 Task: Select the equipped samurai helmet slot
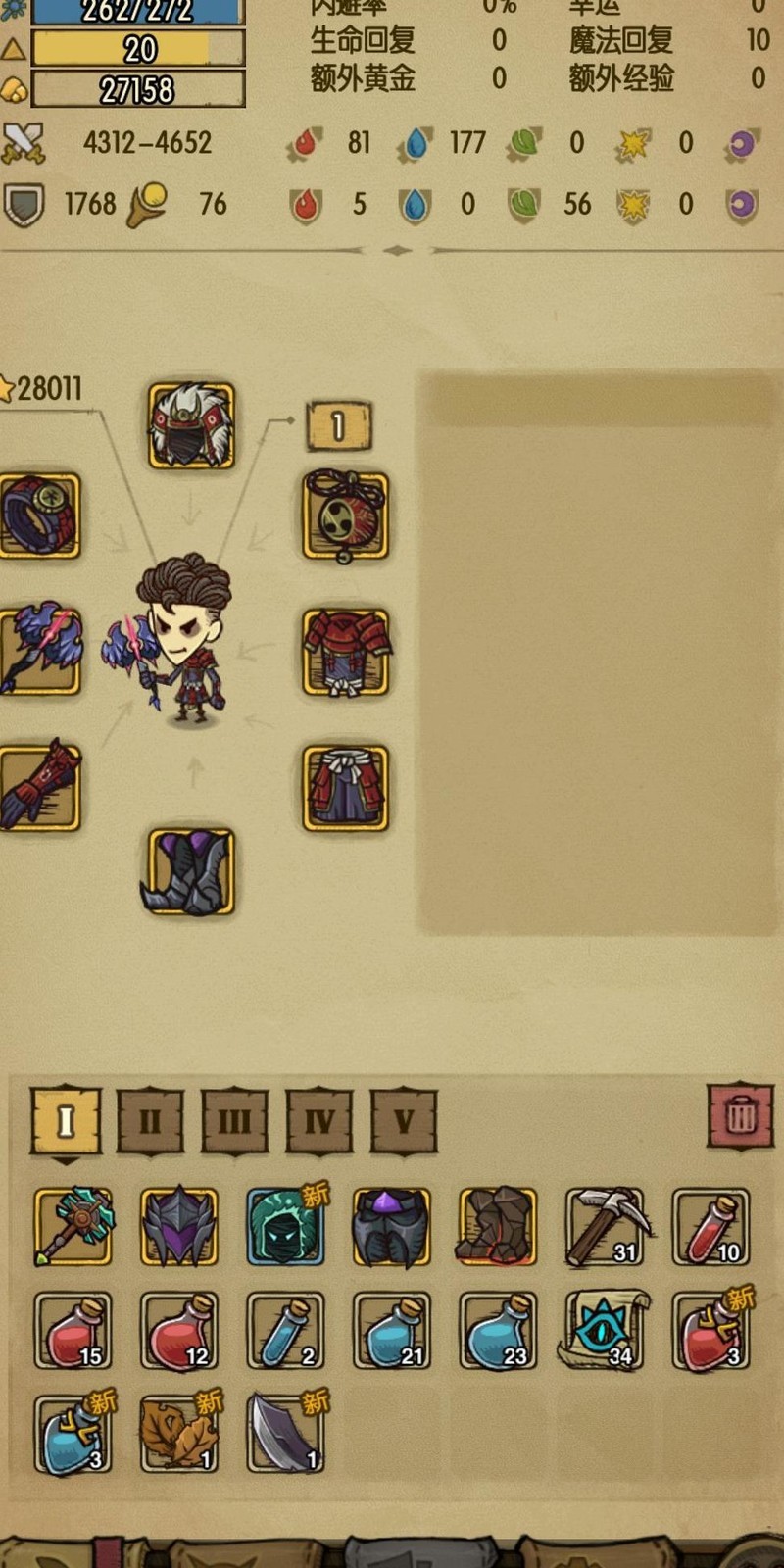click(191, 426)
